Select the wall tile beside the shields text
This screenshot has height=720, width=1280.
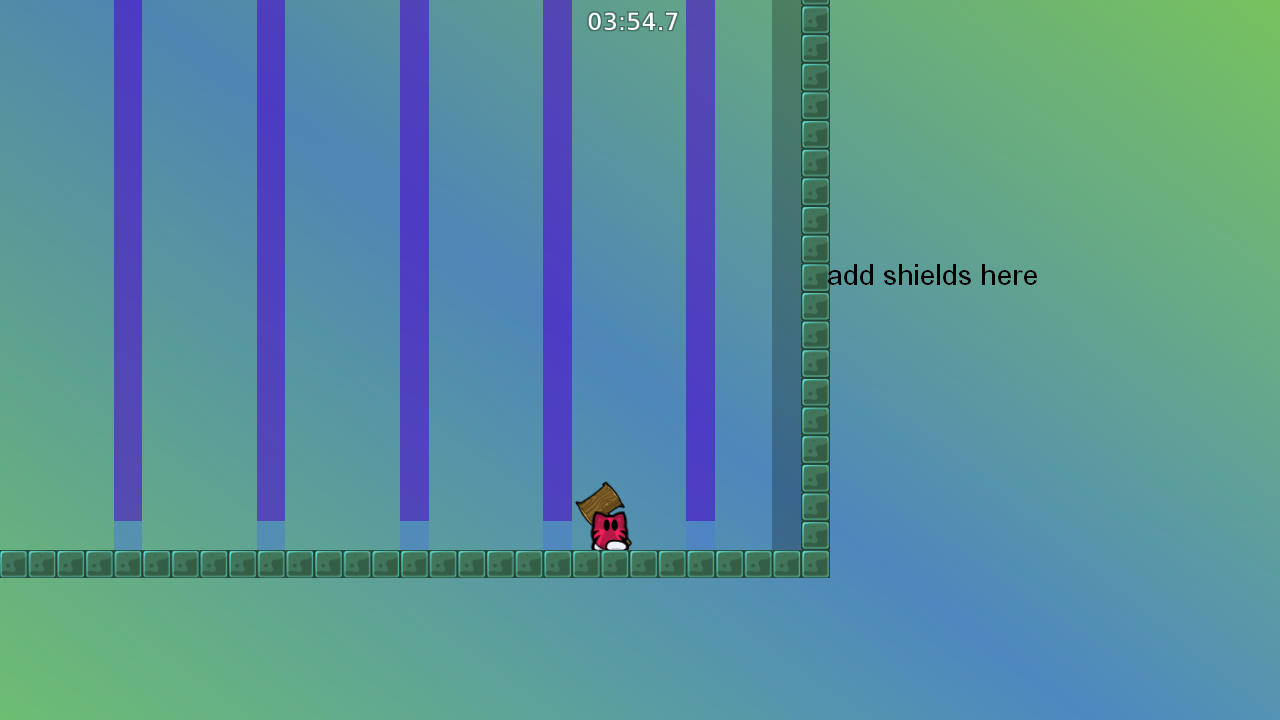click(814, 275)
